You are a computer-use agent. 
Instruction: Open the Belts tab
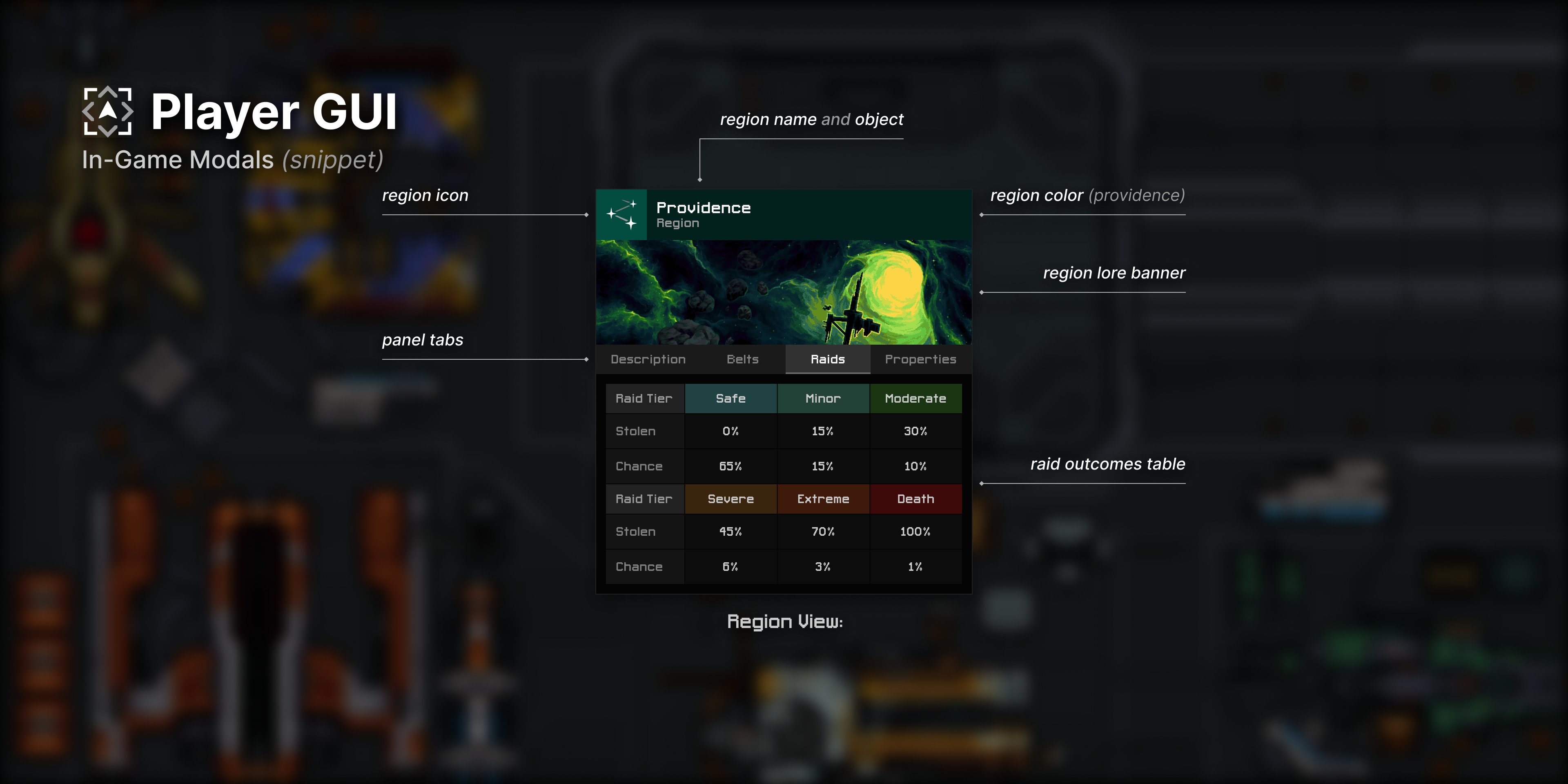tap(743, 359)
